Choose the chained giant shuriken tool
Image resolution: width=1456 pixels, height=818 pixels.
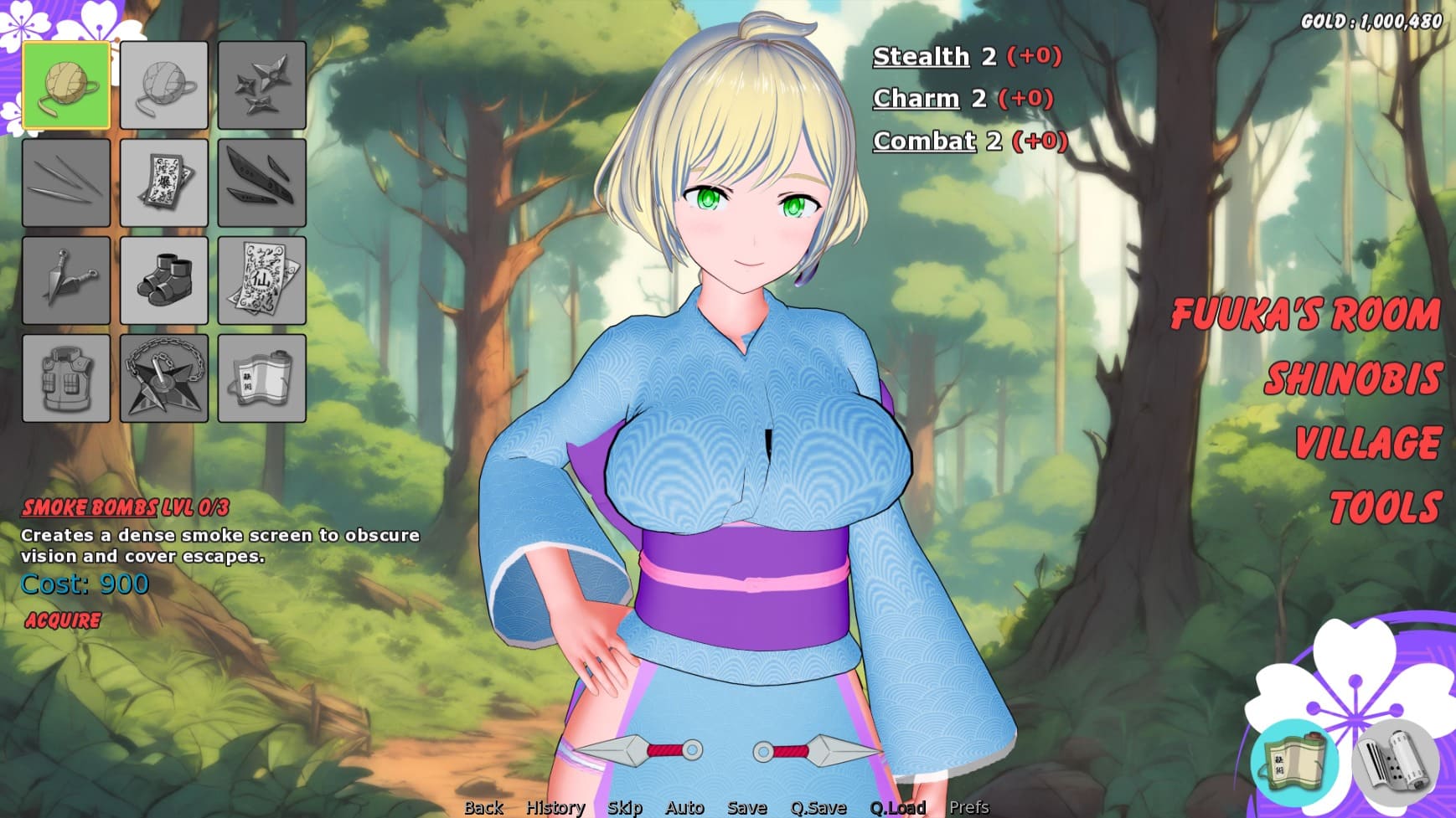pyautogui.click(x=164, y=378)
